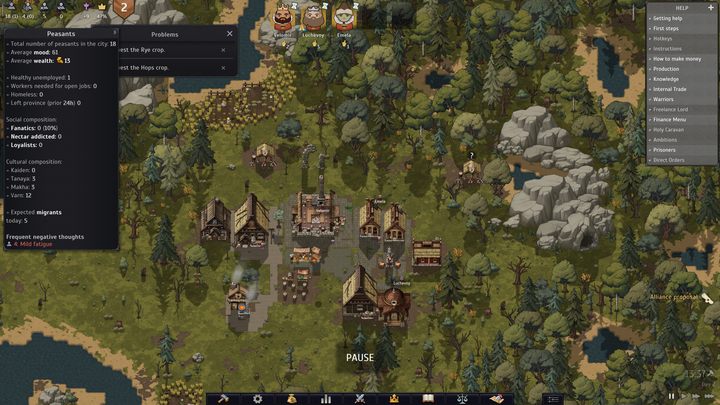Open the statistics bar chart icon
This screenshot has width=720, height=405.
click(x=326, y=398)
